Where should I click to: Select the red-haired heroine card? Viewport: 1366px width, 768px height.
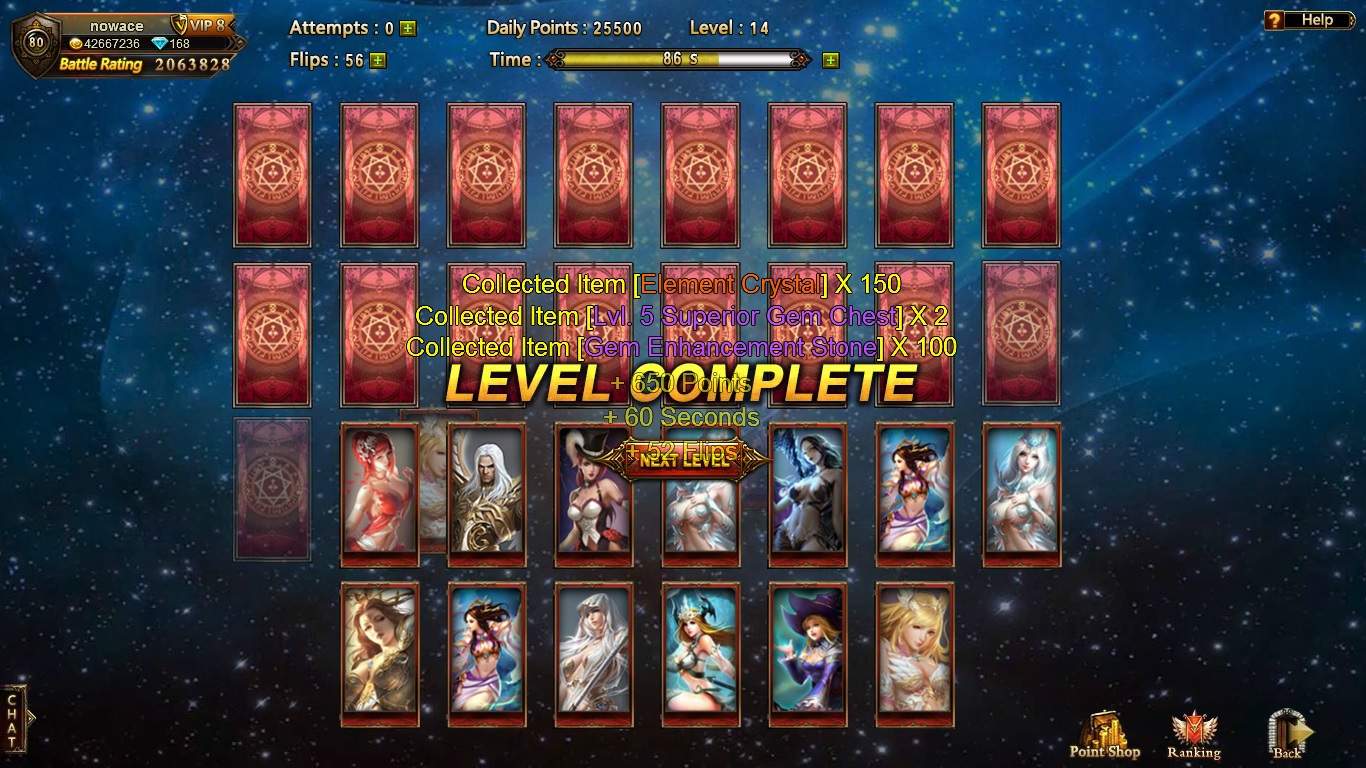[x=379, y=491]
